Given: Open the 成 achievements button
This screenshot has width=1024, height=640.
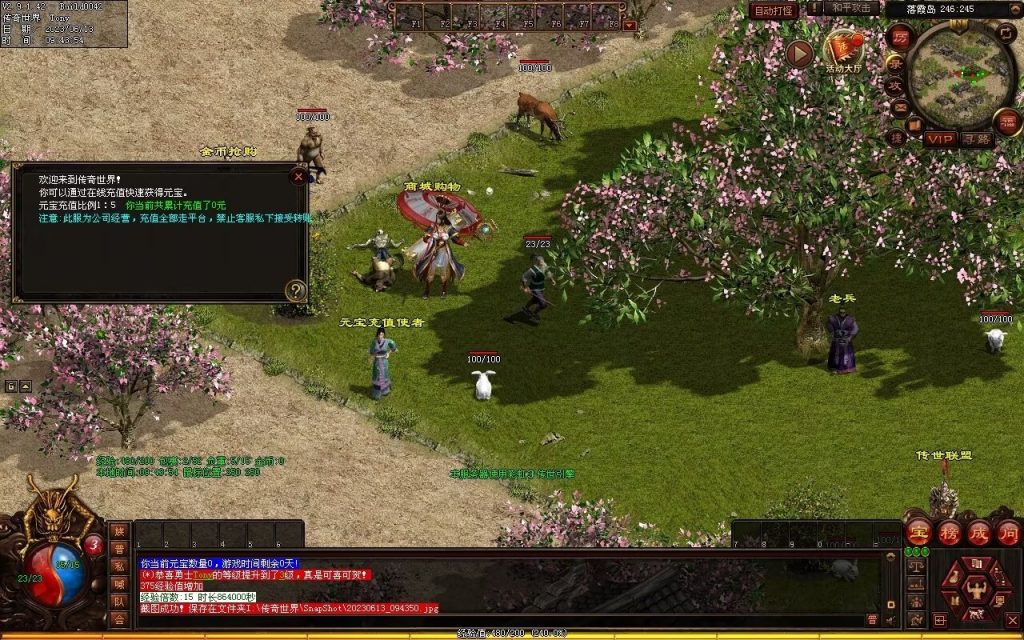Looking at the screenshot, I should (x=978, y=531).
